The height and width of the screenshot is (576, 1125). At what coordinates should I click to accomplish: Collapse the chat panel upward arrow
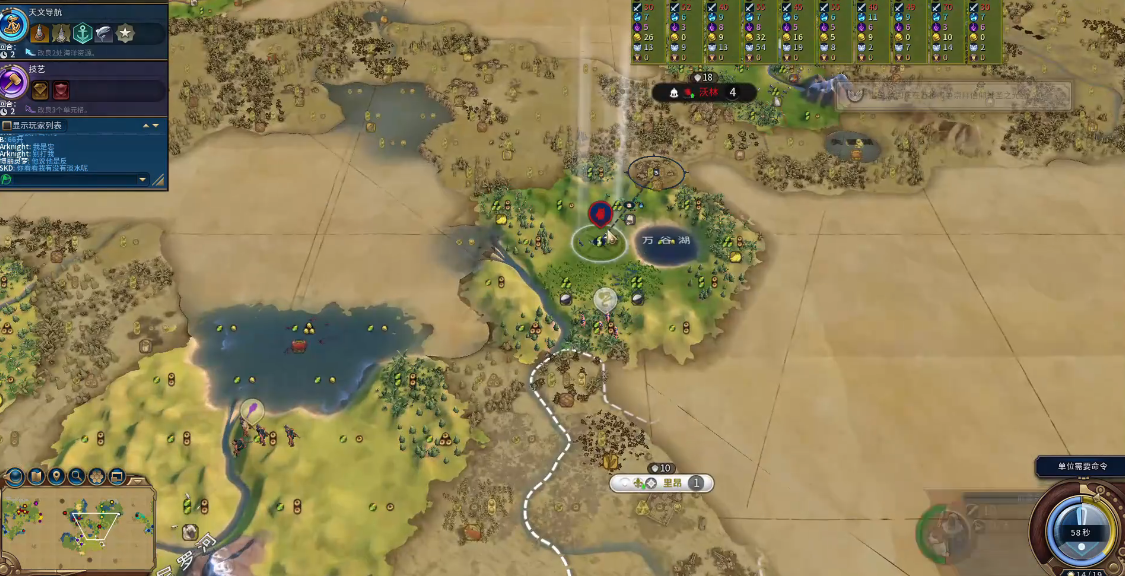pyautogui.click(x=145, y=126)
